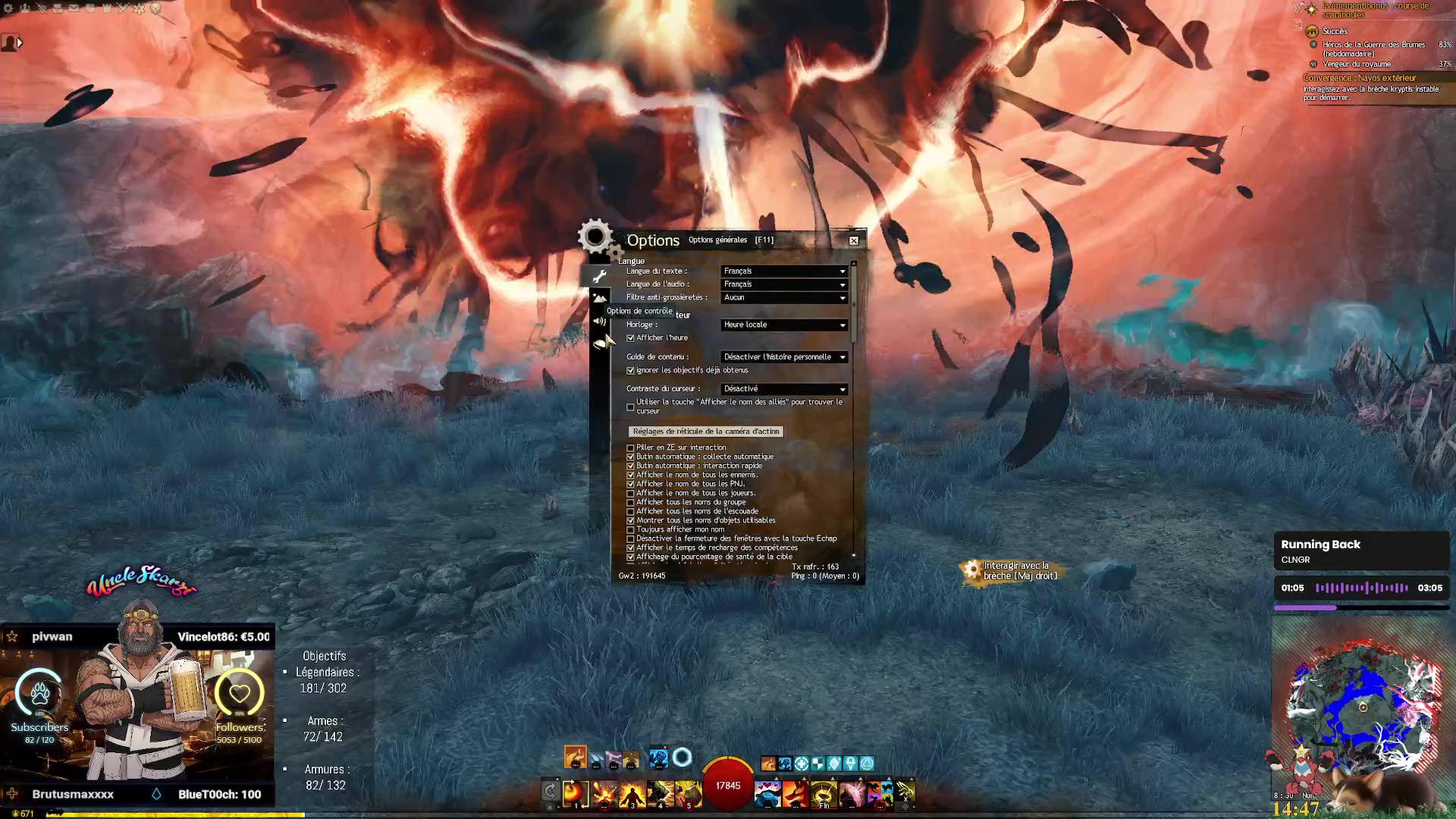
Task: Open the Contraste du curseur dropdown
Action: [784, 389]
